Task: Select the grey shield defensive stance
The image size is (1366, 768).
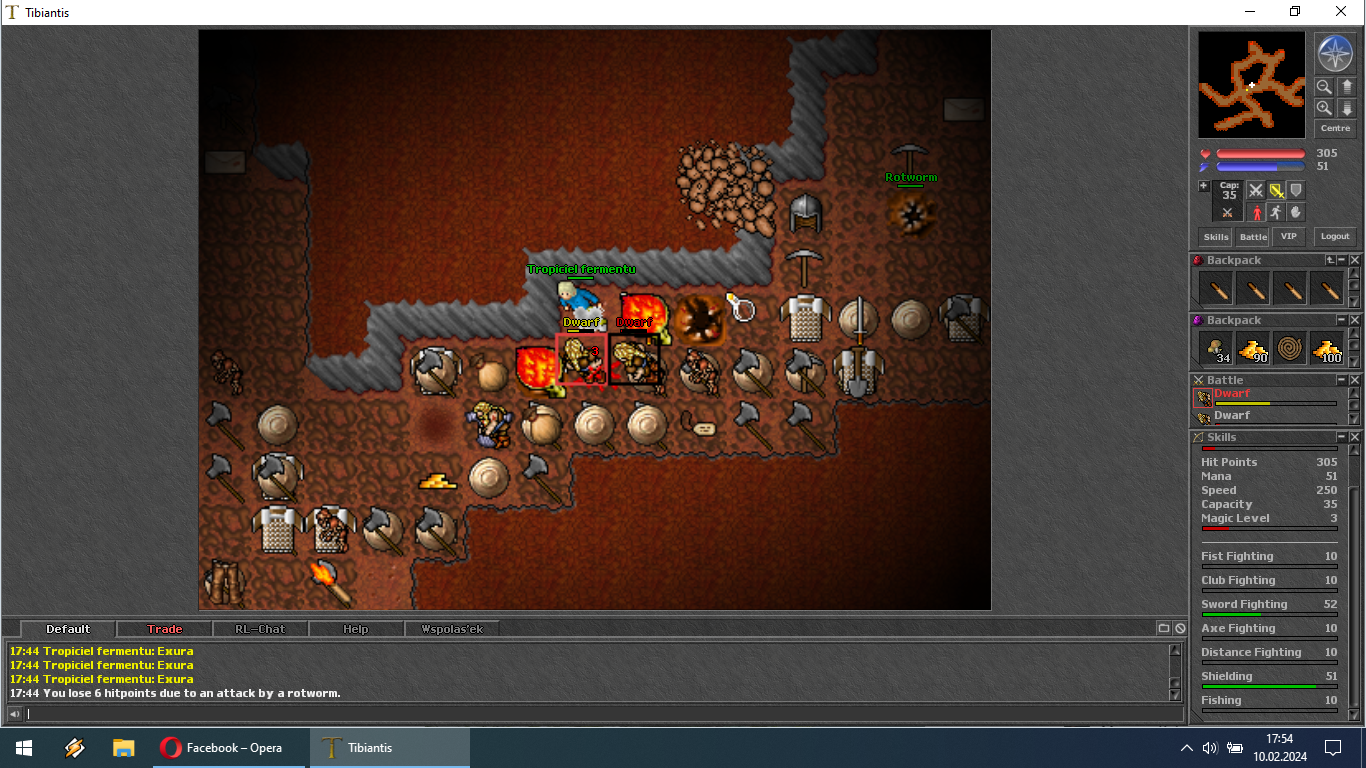Action: (1296, 190)
